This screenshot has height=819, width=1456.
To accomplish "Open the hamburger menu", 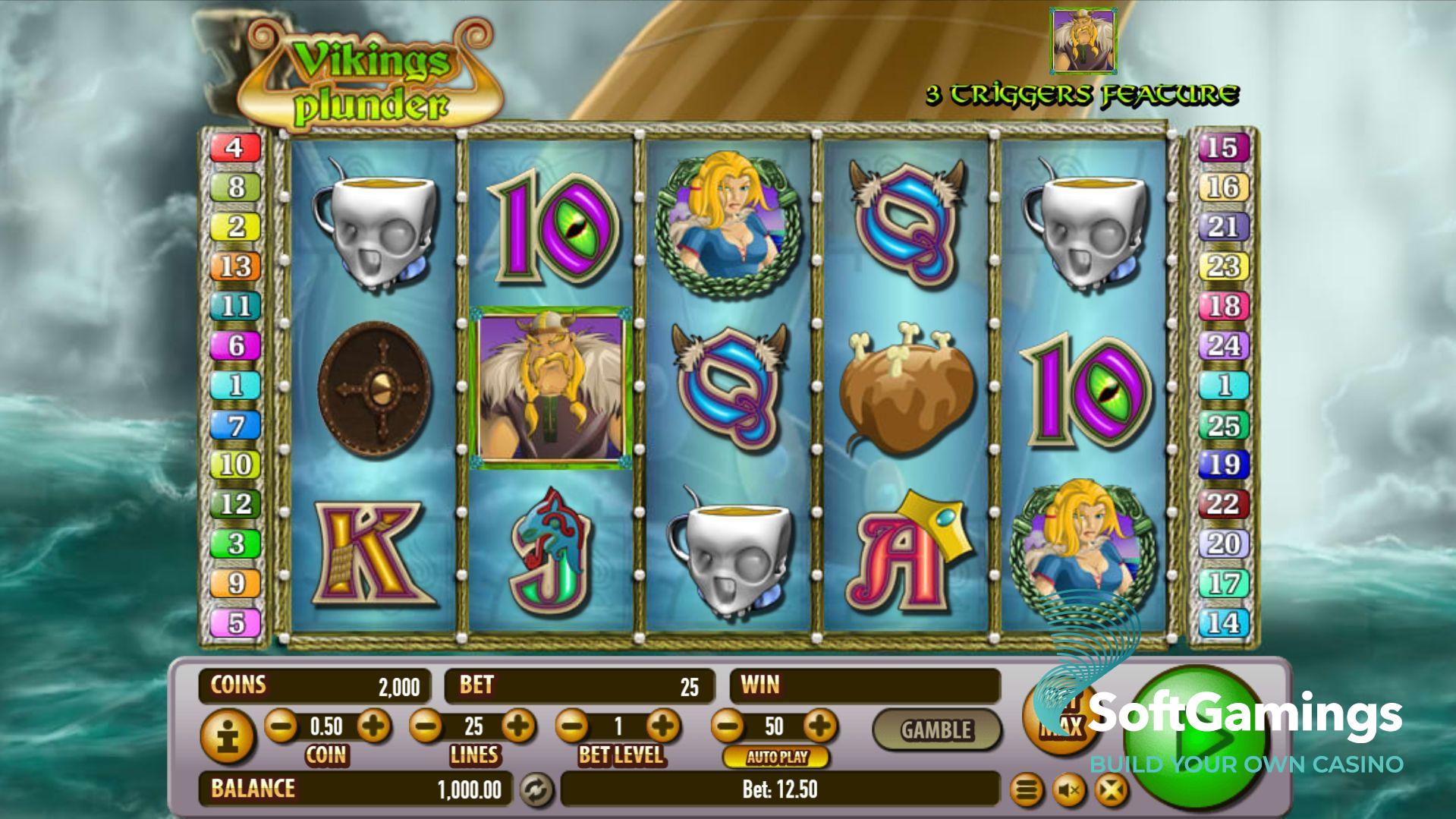I will [x=1026, y=791].
